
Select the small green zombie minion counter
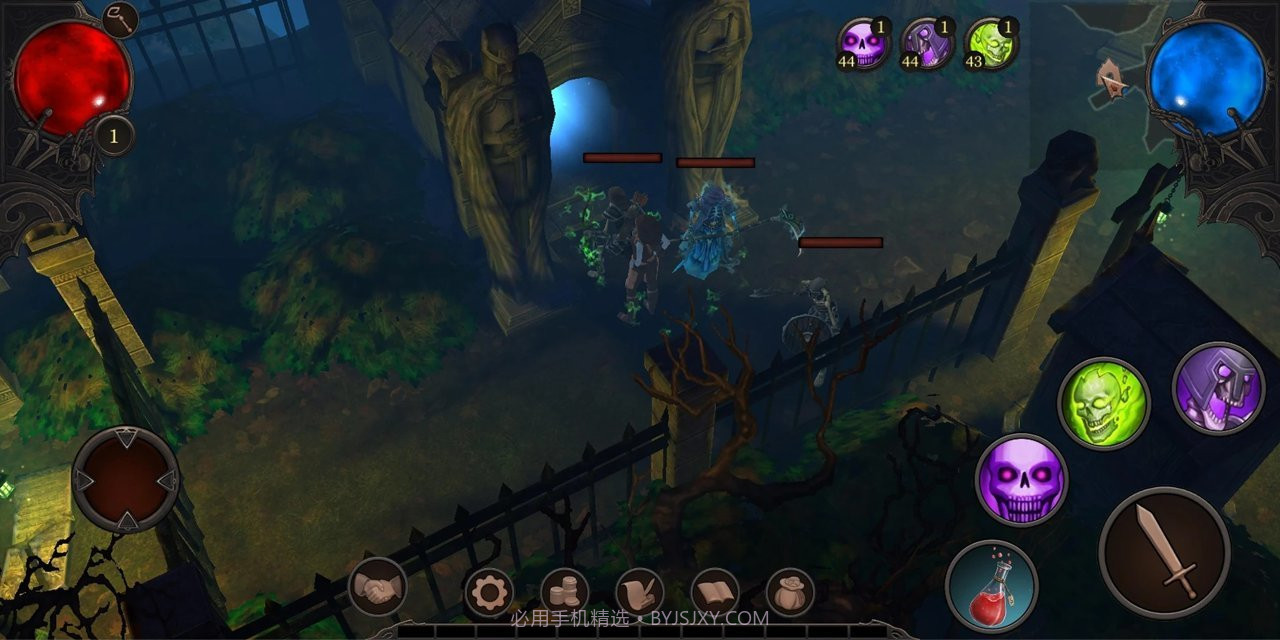pyautogui.click(x=990, y=44)
